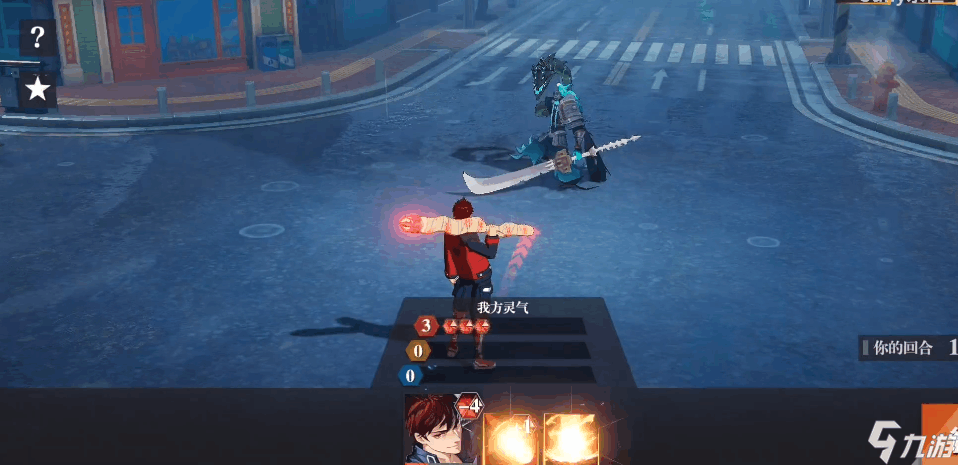
Task: Click the orange button at bottom right corner
Action: pos(939,434)
